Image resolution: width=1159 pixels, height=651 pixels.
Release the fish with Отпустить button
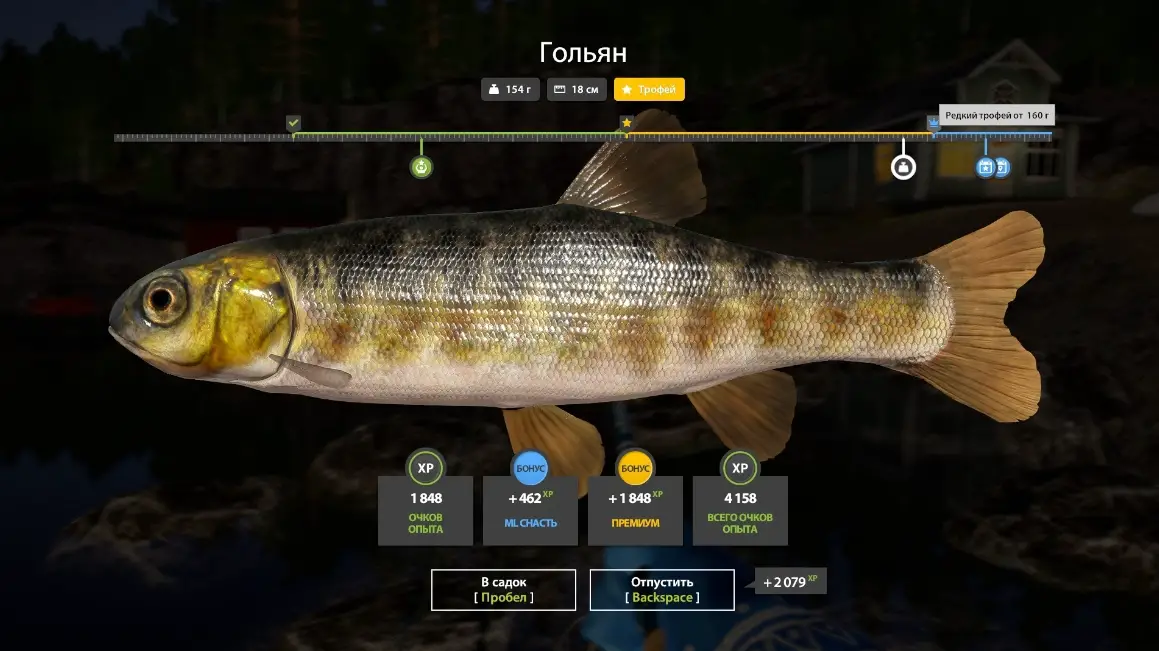click(x=662, y=589)
